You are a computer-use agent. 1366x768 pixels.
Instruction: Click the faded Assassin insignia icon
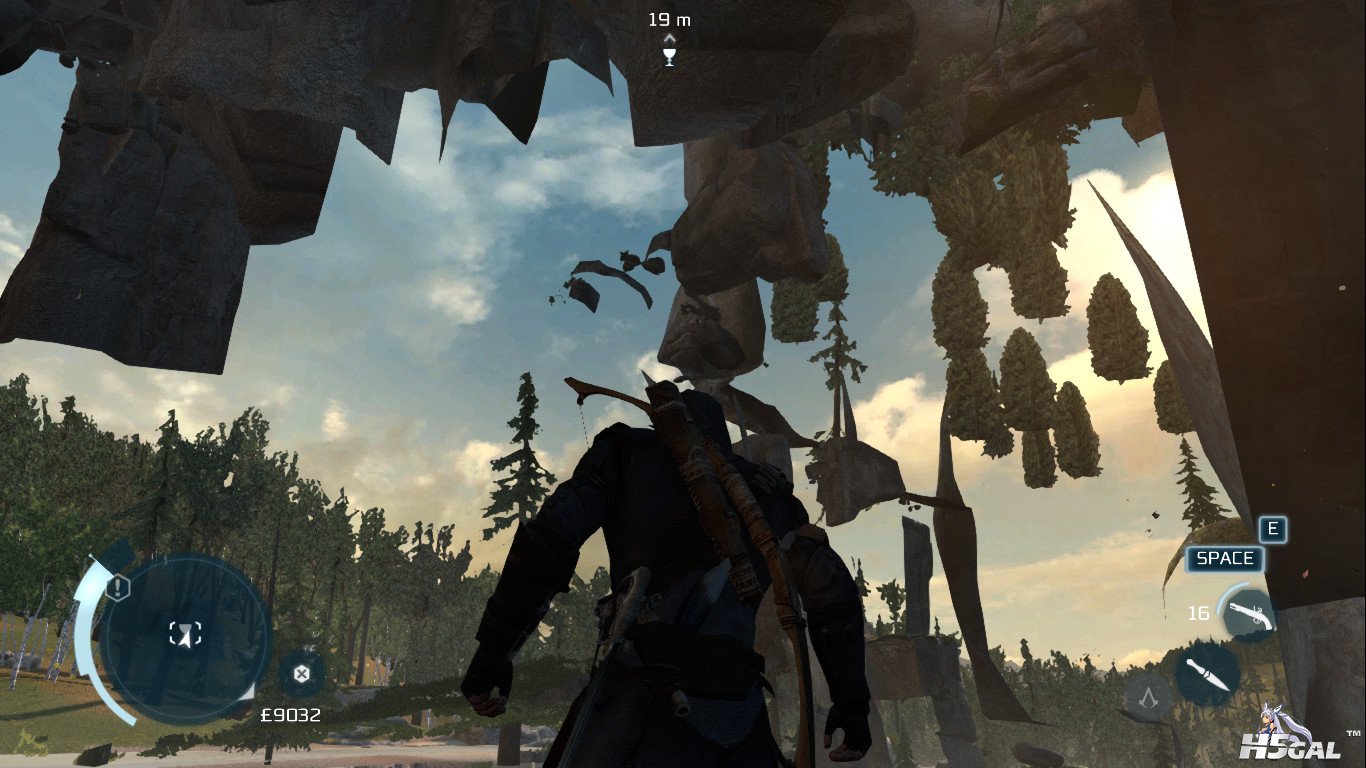(1148, 695)
